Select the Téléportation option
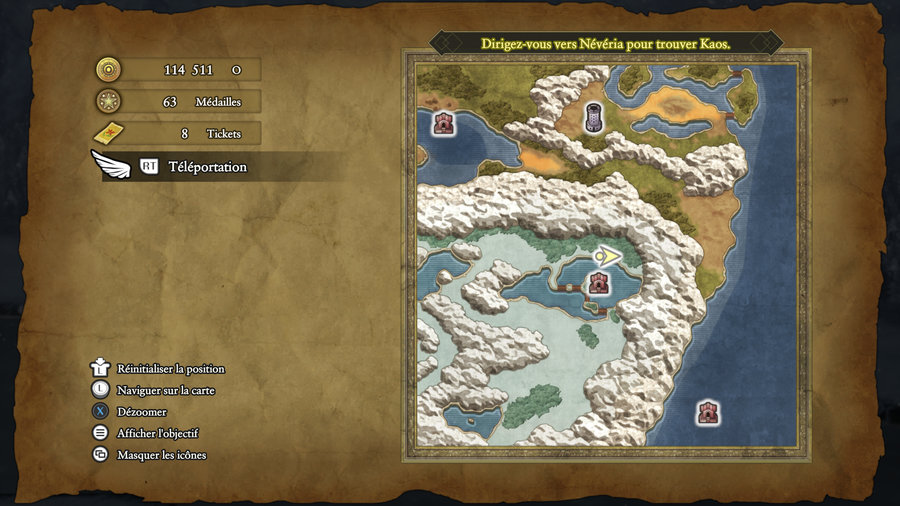 [x=207, y=167]
